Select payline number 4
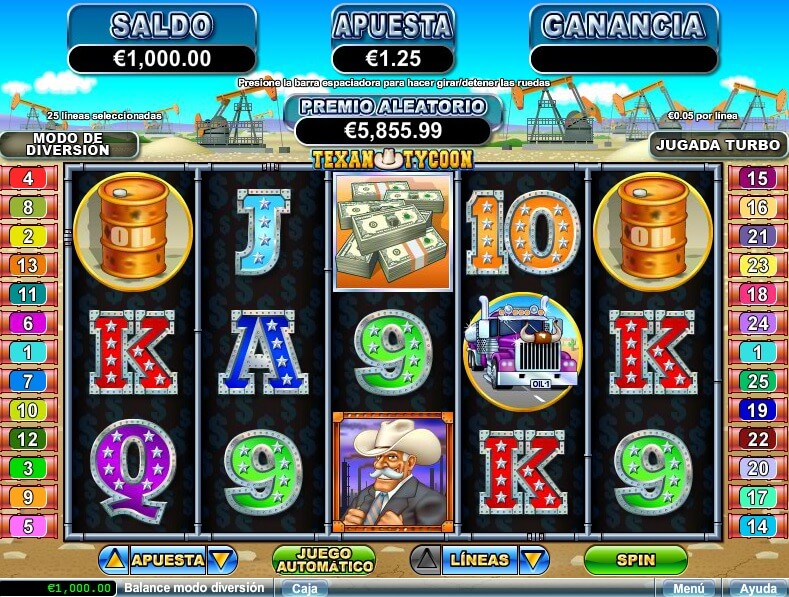 27,179
